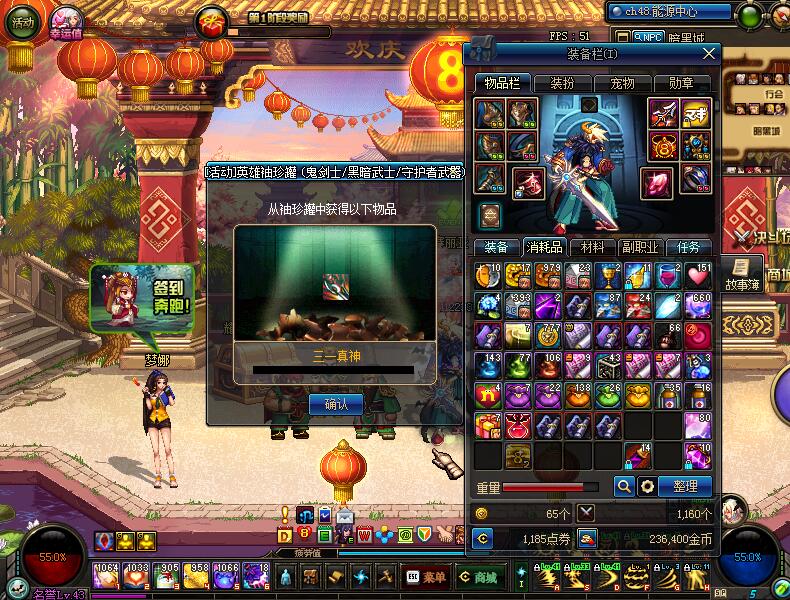The height and width of the screenshot is (600, 790).
Task: Close the equipment inventory window
Action: [x=709, y=53]
